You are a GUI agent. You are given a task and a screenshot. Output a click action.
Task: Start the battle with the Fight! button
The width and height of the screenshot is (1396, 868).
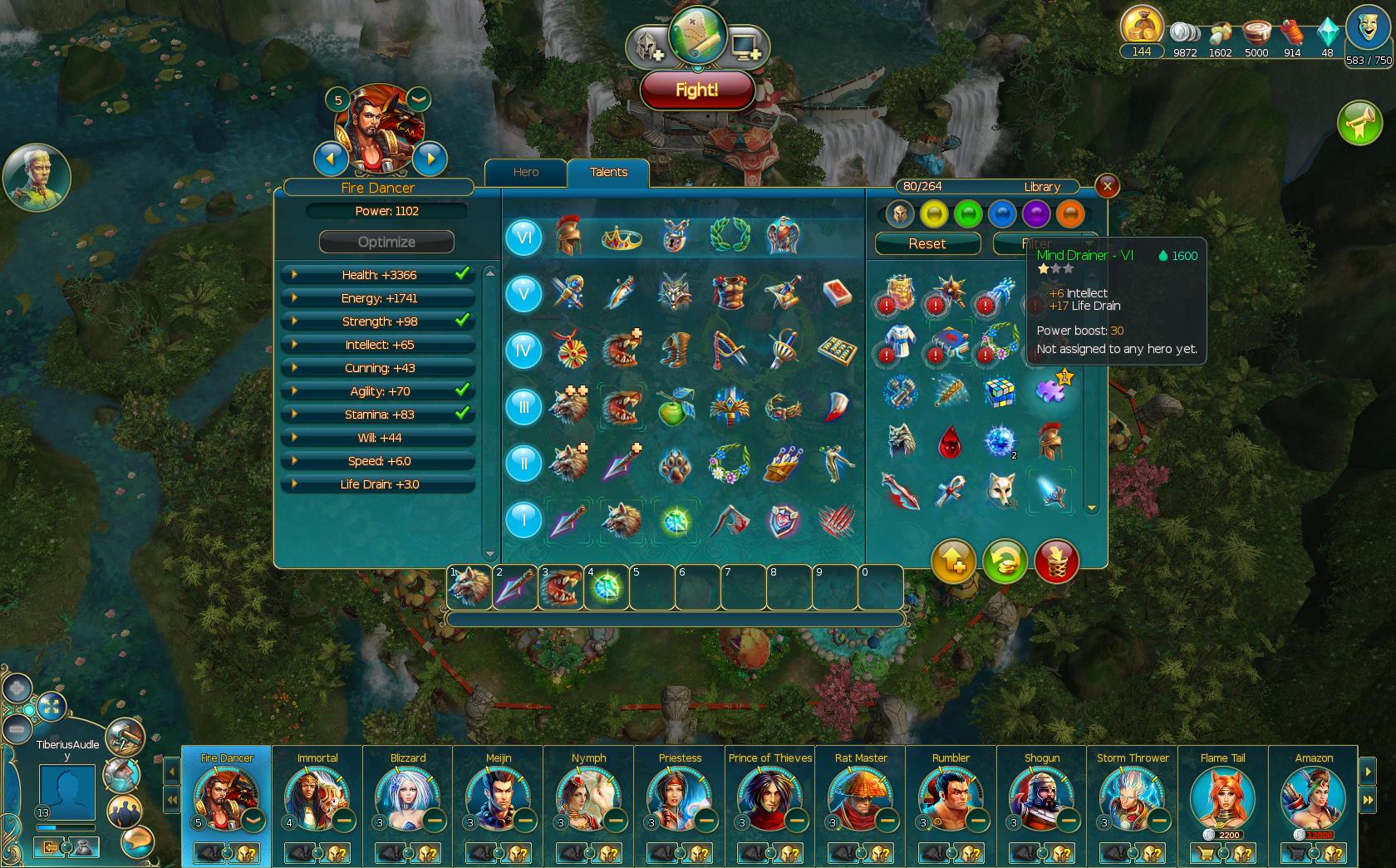[x=696, y=90]
